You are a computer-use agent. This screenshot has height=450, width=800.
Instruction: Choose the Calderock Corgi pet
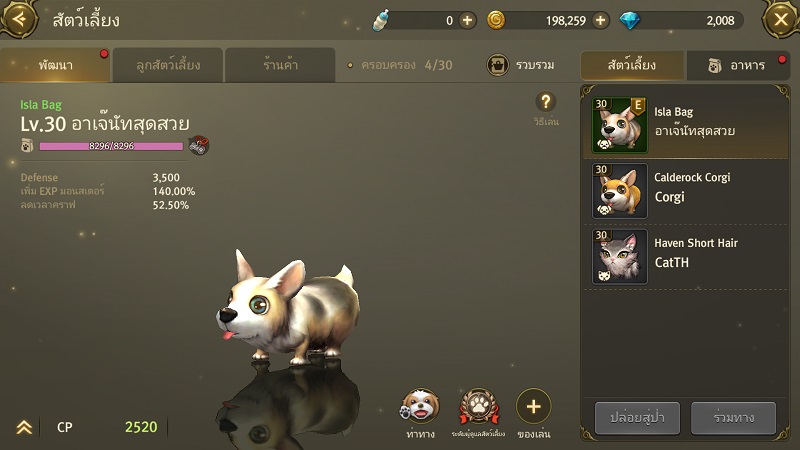(684, 189)
